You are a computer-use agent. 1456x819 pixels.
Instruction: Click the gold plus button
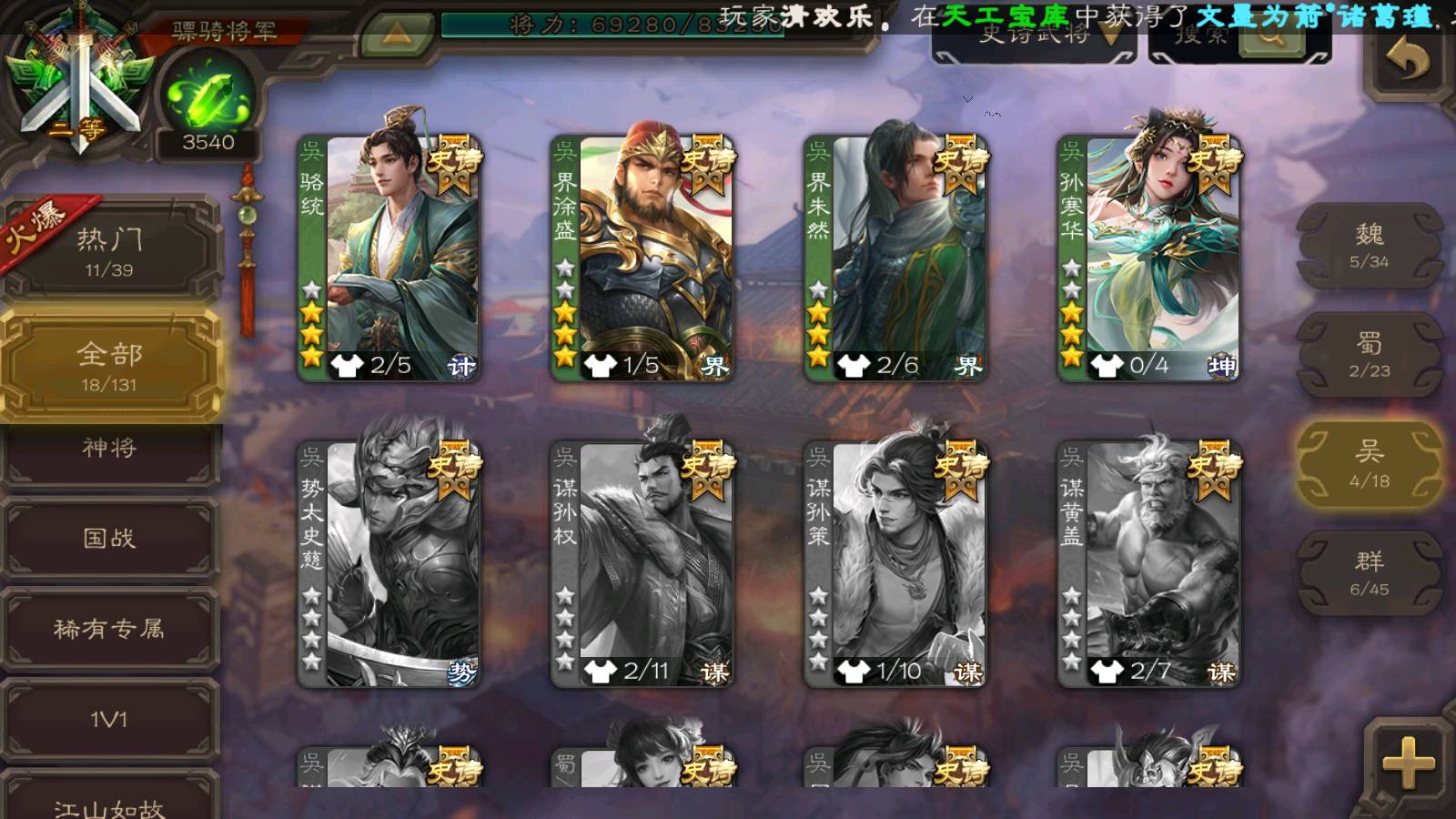point(1407,763)
